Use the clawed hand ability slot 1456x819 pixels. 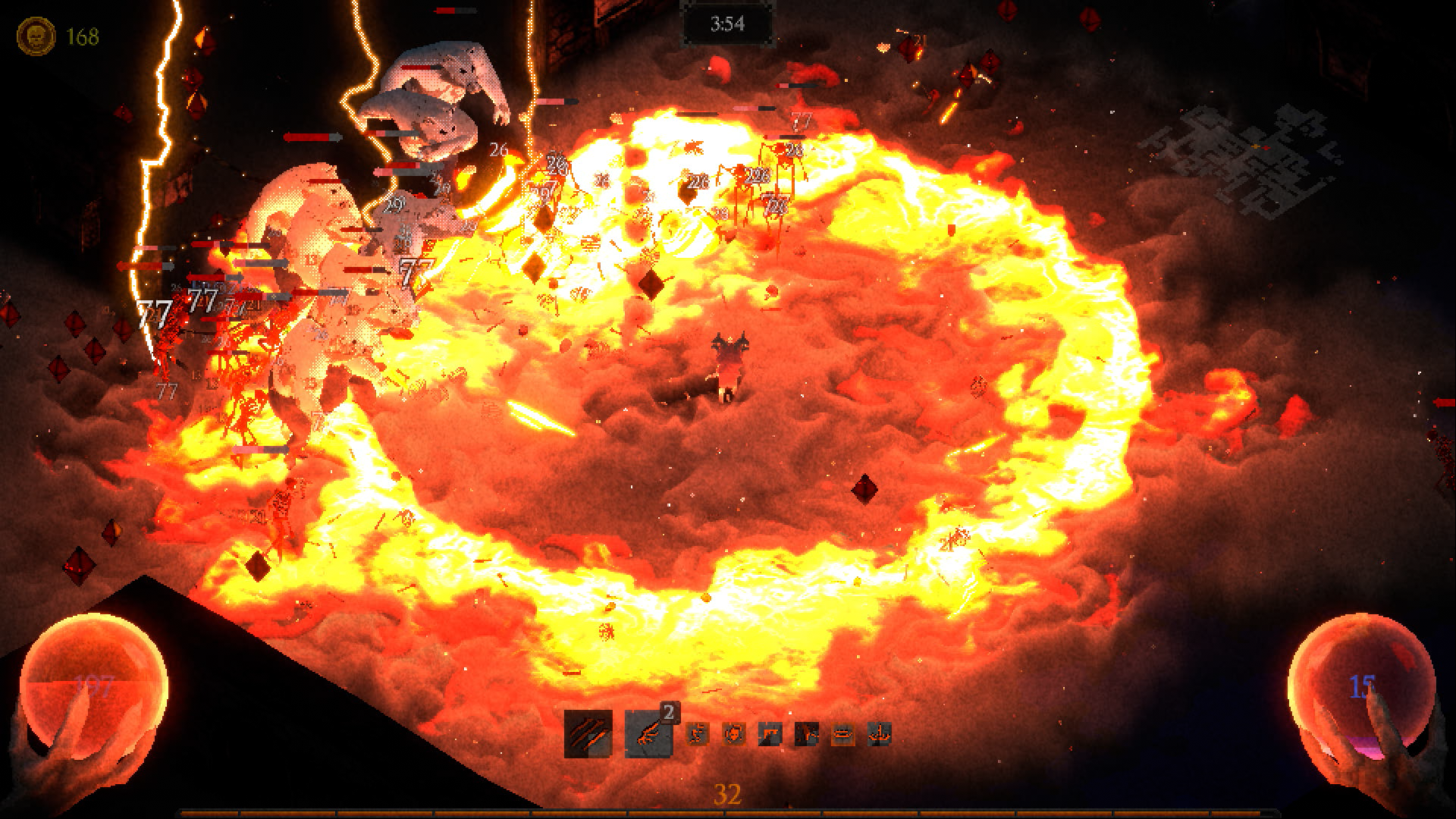point(648,733)
